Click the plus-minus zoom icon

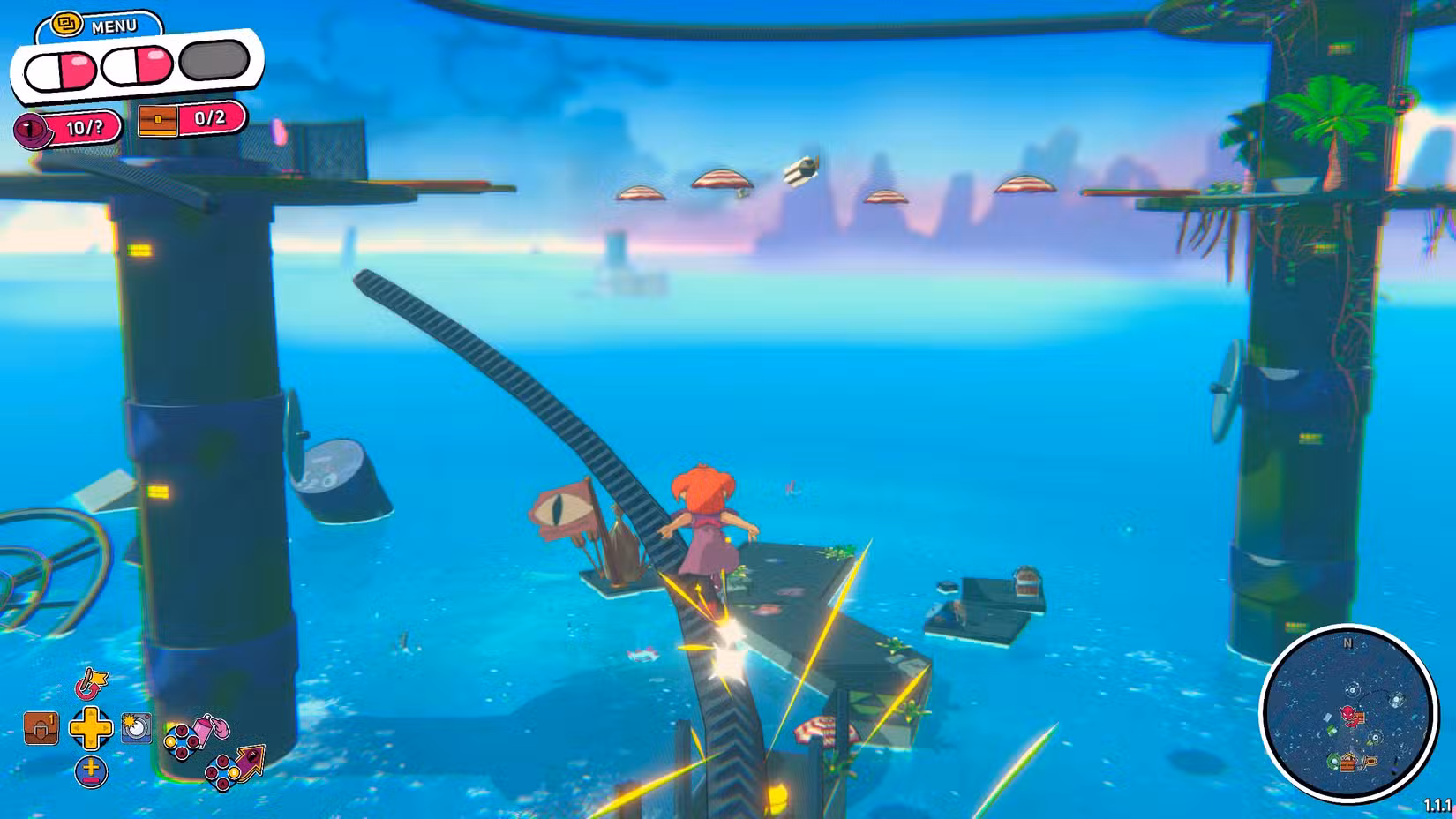[90, 771]
